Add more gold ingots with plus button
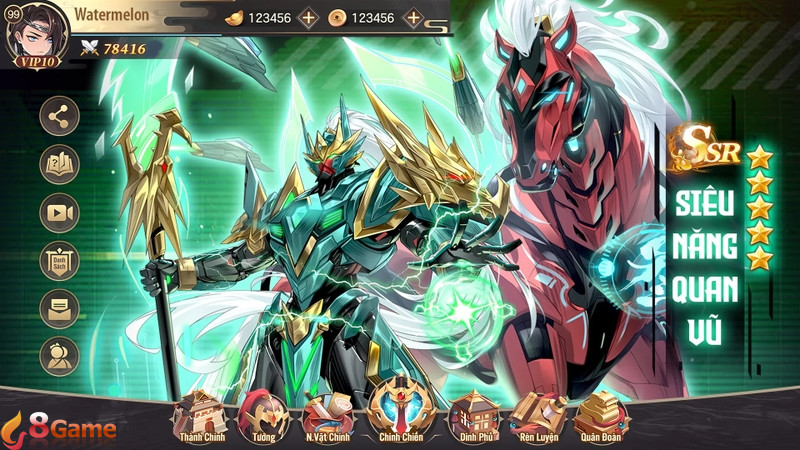 pos(308,18)
